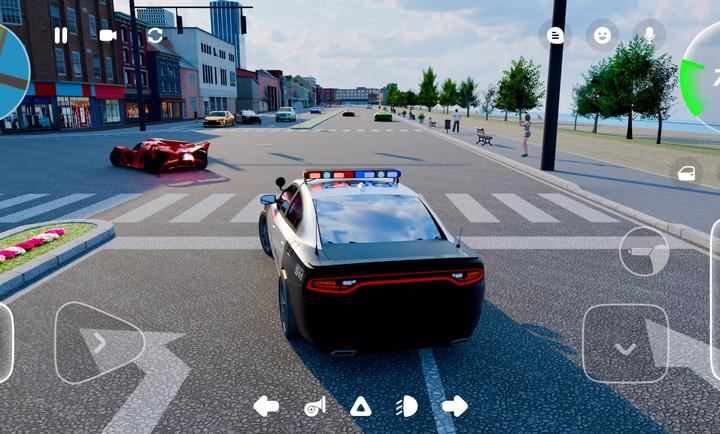Toggle the microphone voice chat
Viewport: 720px width, 434px height.
pyautogui.click(x=649, y=35)
